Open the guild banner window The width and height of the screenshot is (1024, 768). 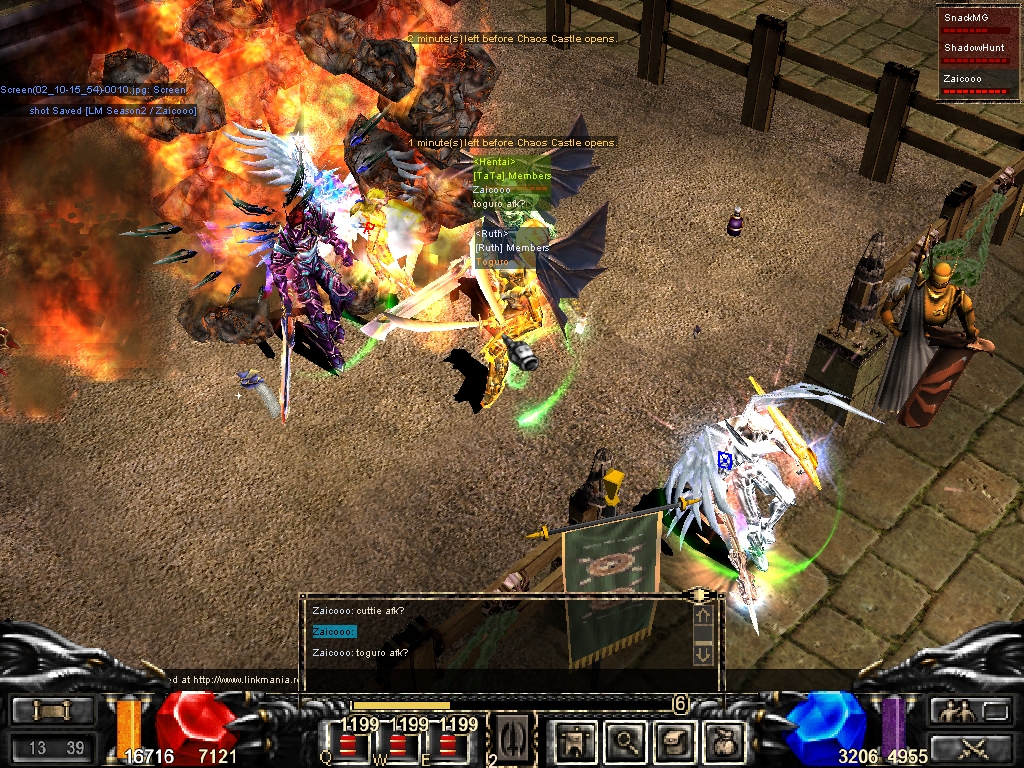tap(574, 740)
